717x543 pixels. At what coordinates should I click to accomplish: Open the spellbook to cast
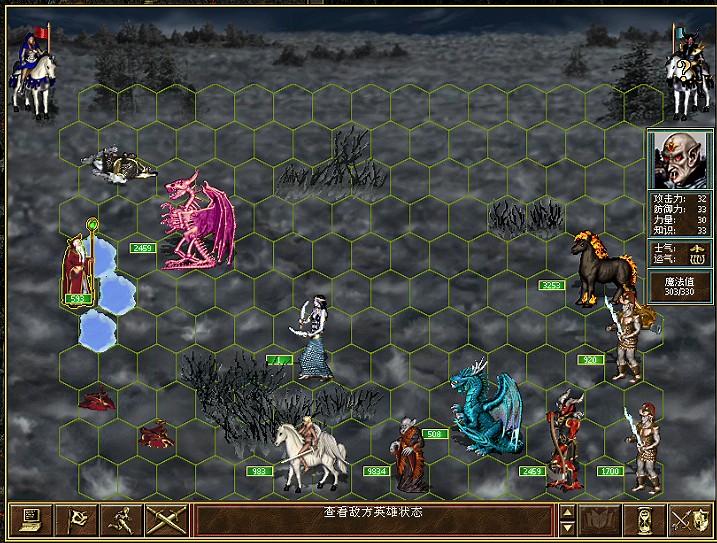pyautogui.click(x=599, y=520)
